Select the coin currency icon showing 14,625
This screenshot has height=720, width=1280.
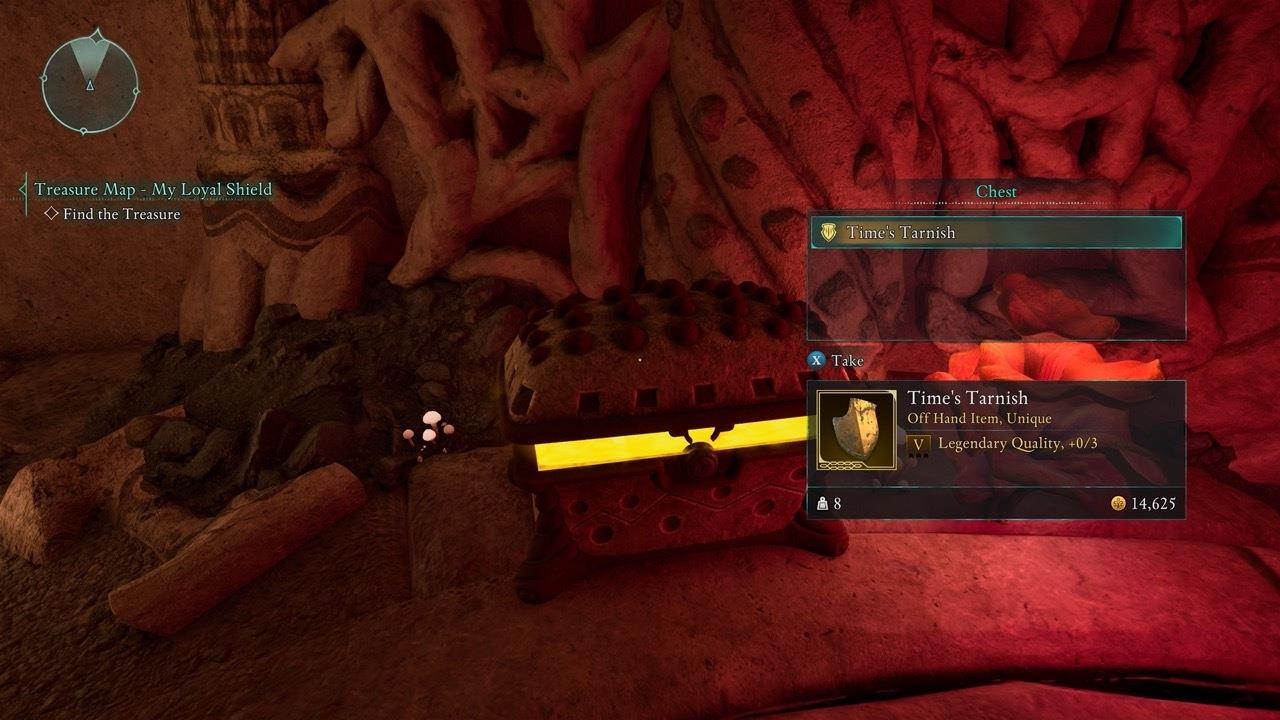point(1119,503)
